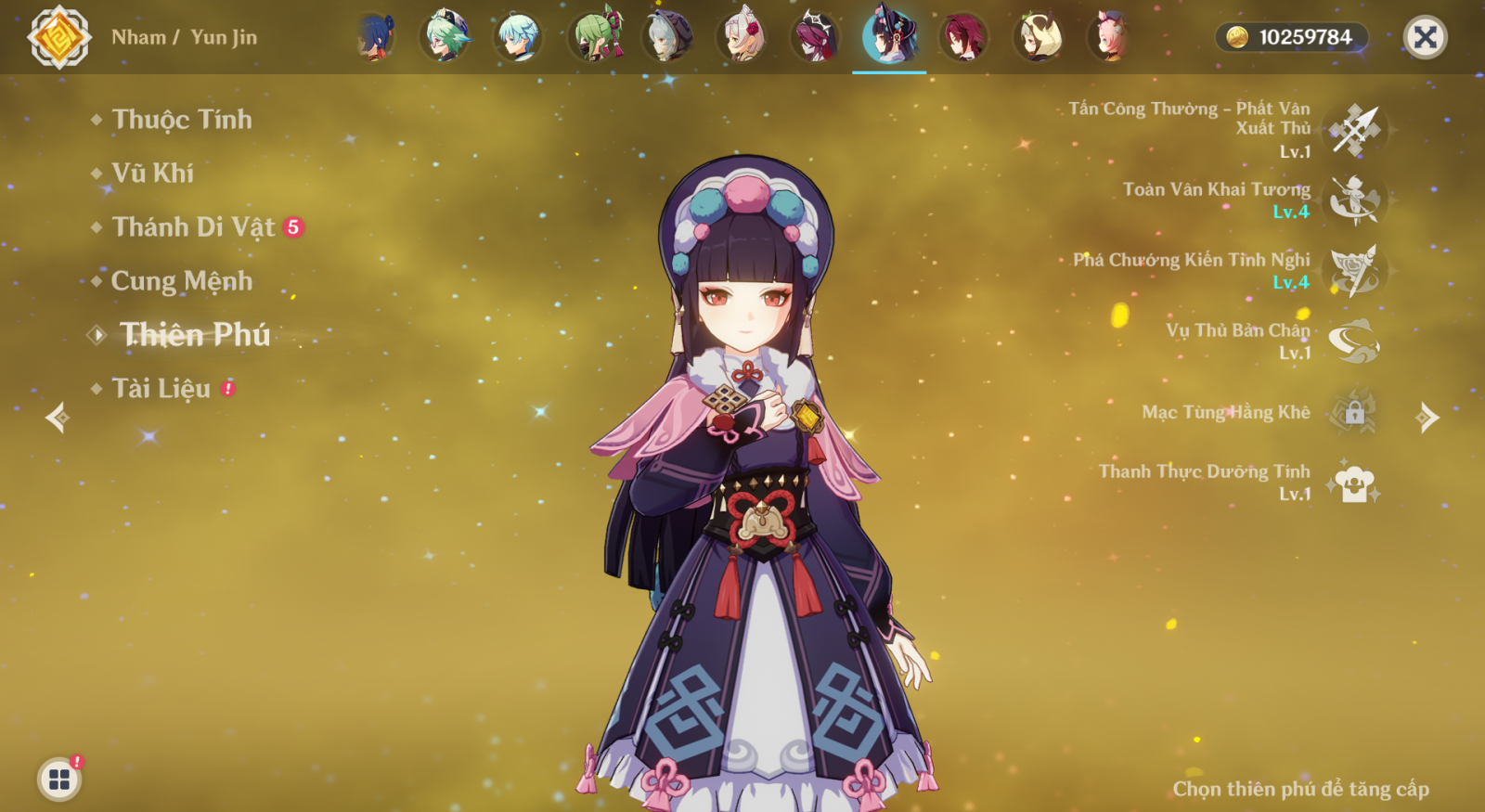Select the Toàn Vân Khai Tương talent
1485x812 pixels.
[x=1354, y=200]
